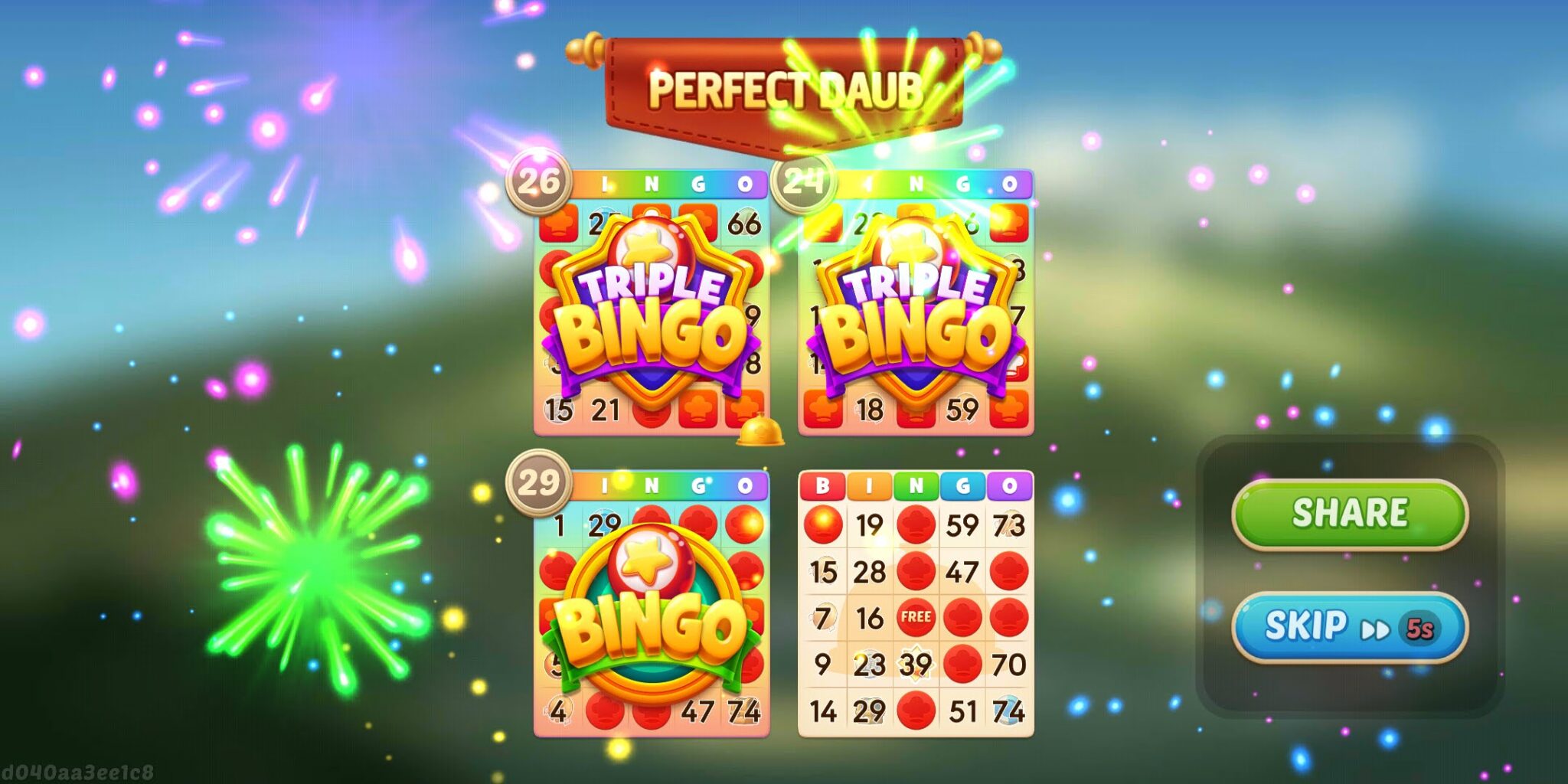
Task: Click the PERFECT DAUB banner
Action: coord(789,88)
